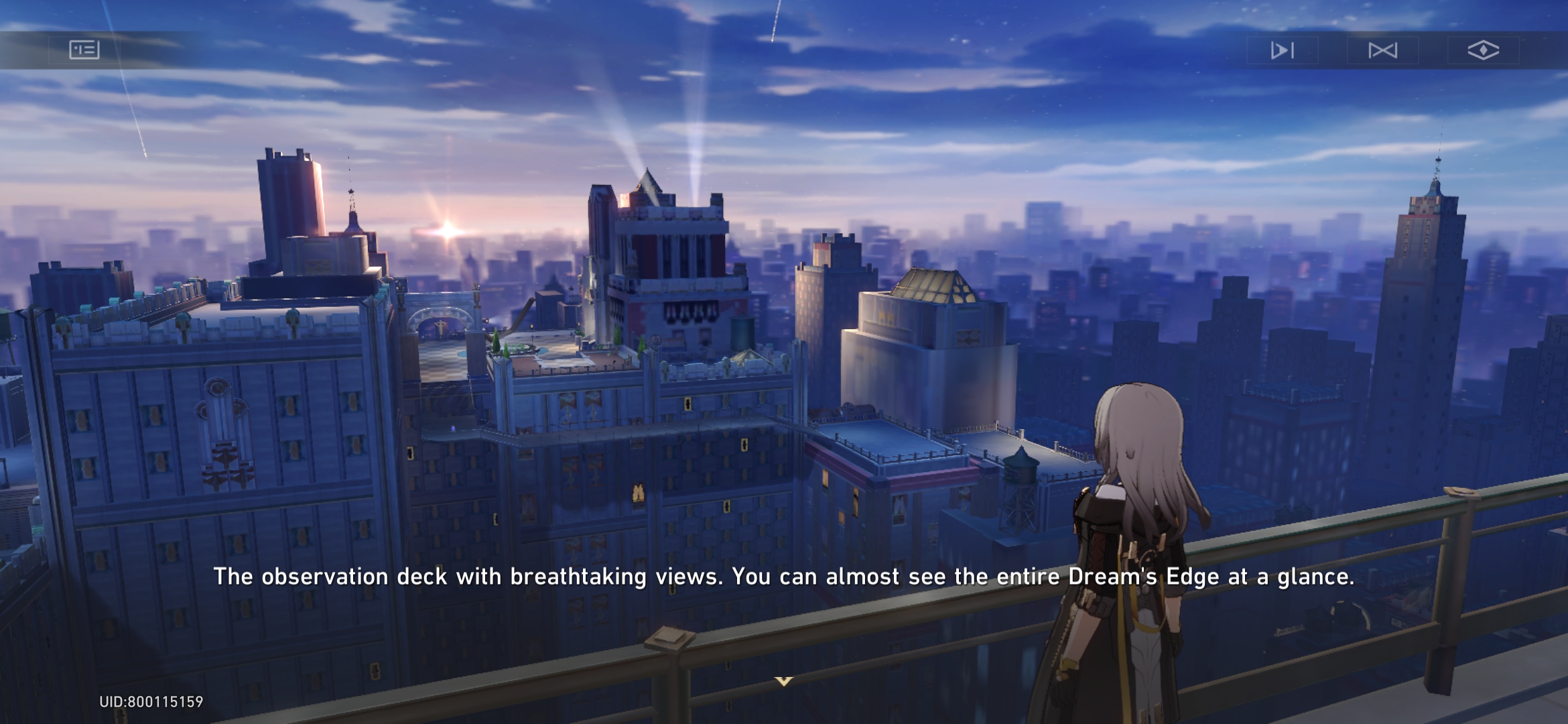Select the dialogue caption text
Image resolution: width=1568 pixels, height=724 pixels.
(783, 575)
